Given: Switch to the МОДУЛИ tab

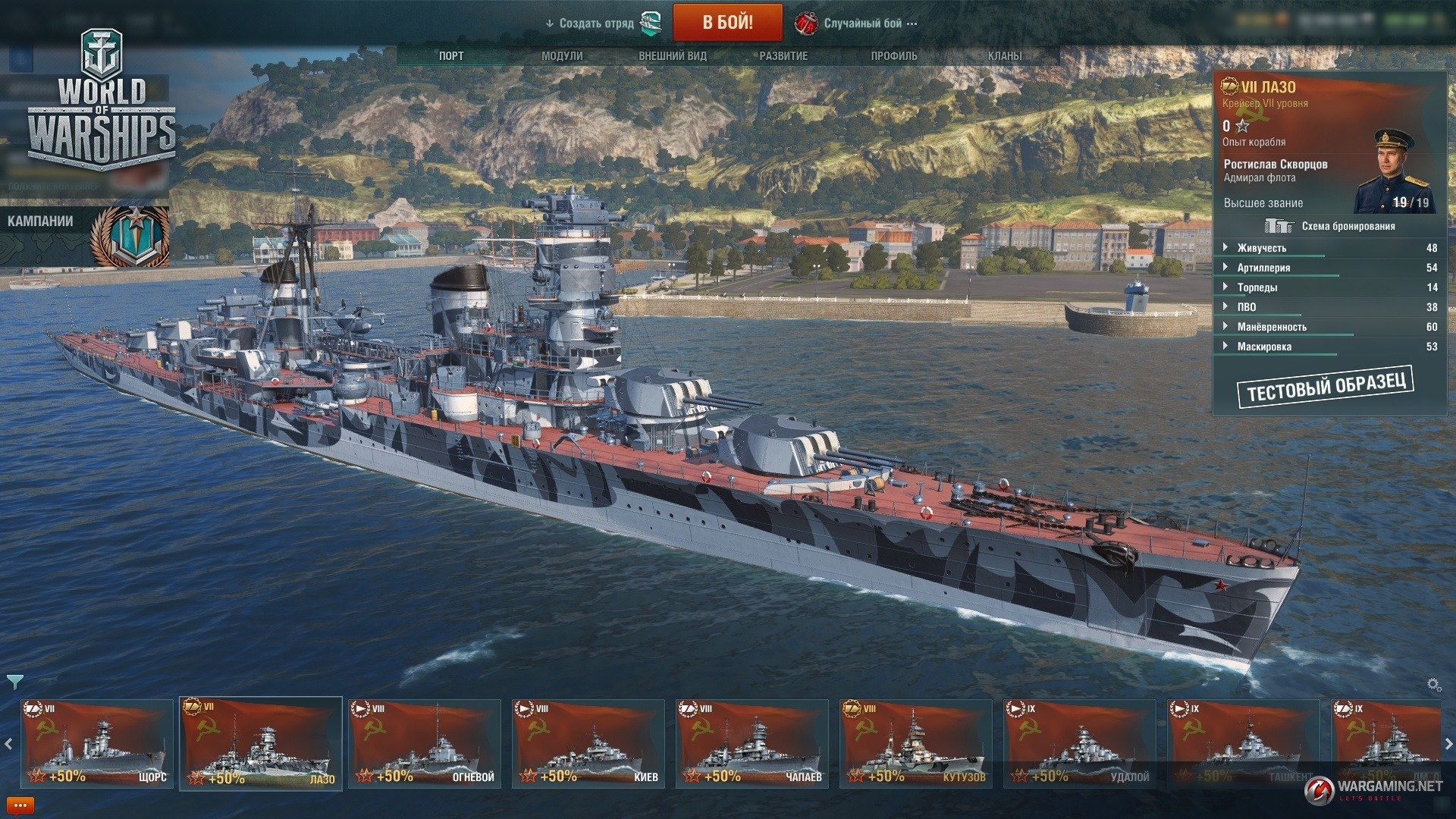Looking at the screenshot, I should click(x=562, y=56).
